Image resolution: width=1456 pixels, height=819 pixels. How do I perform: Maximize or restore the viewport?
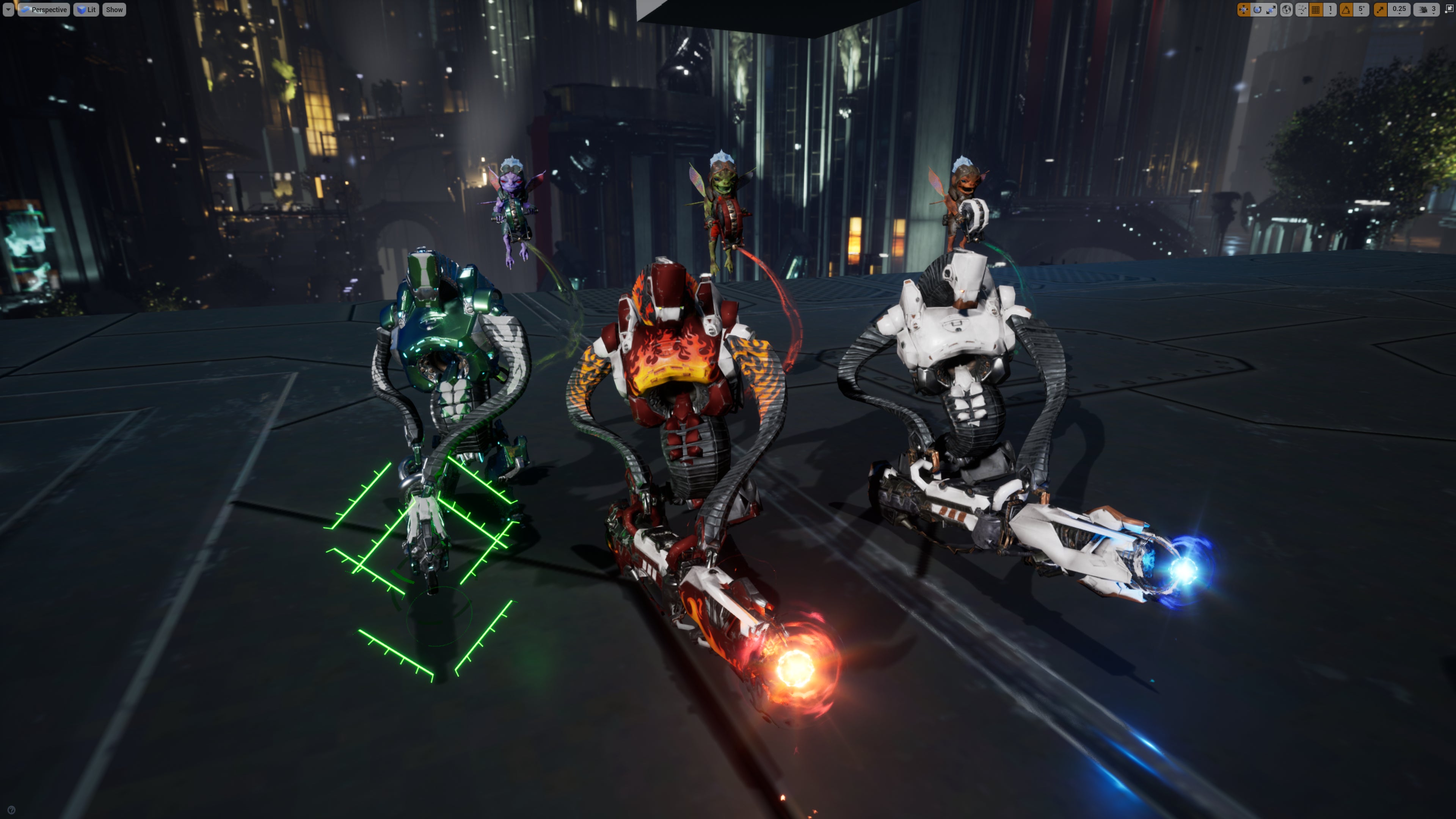pyautogui.click(x=1450, y=8)
